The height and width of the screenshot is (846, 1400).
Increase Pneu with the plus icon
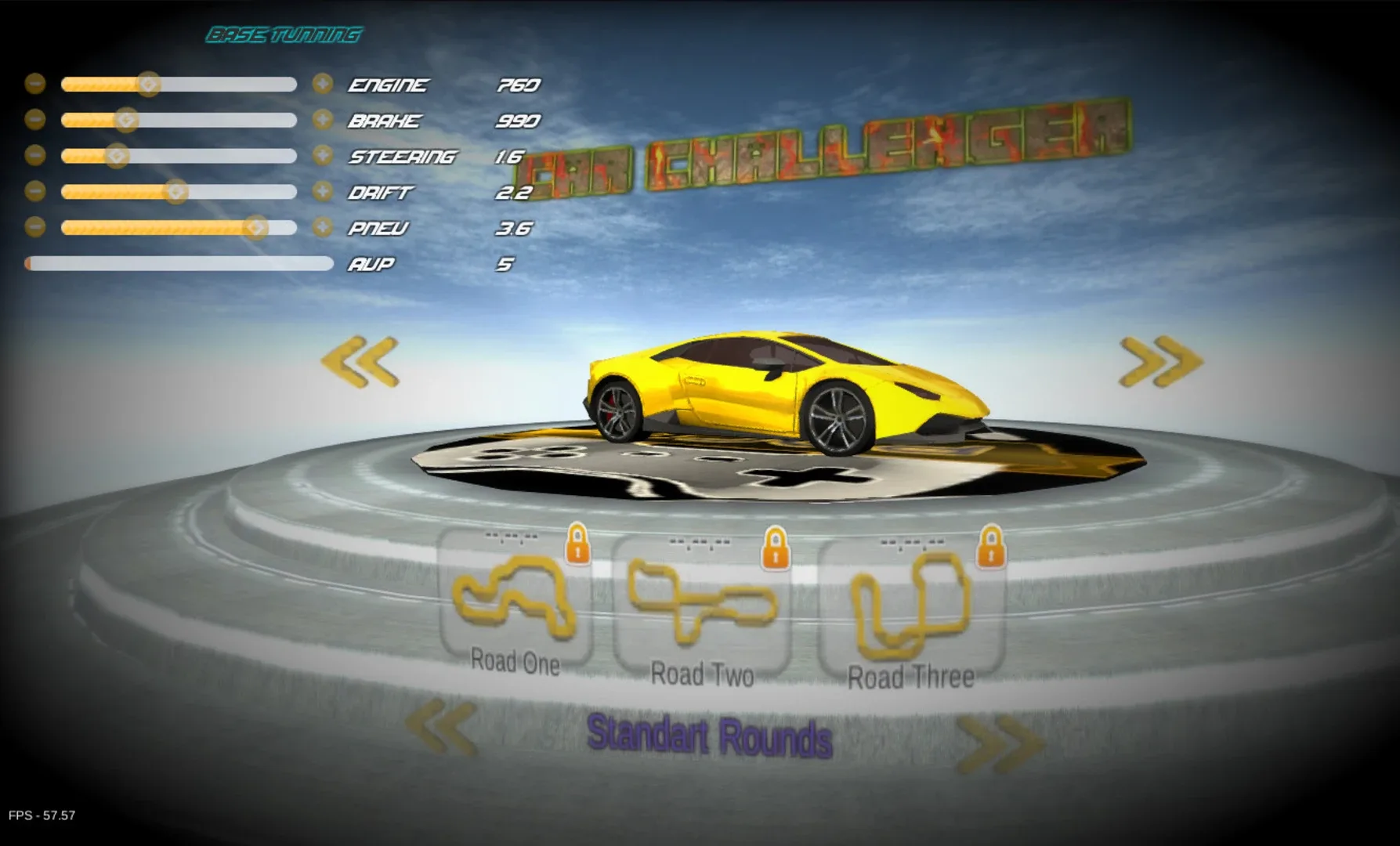[x=324, y=228]
